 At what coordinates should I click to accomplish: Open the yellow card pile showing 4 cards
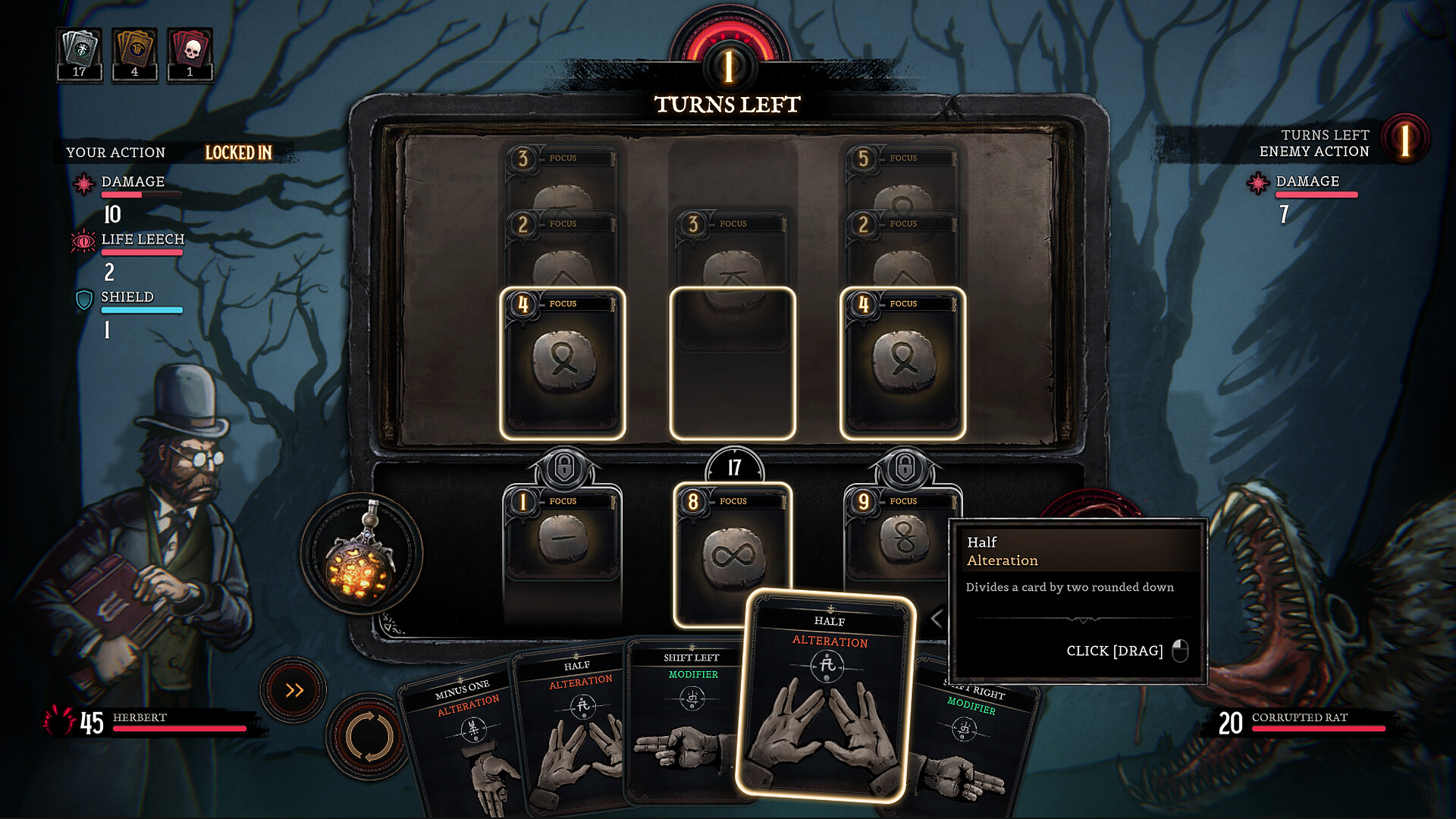[x=134, y=47]
